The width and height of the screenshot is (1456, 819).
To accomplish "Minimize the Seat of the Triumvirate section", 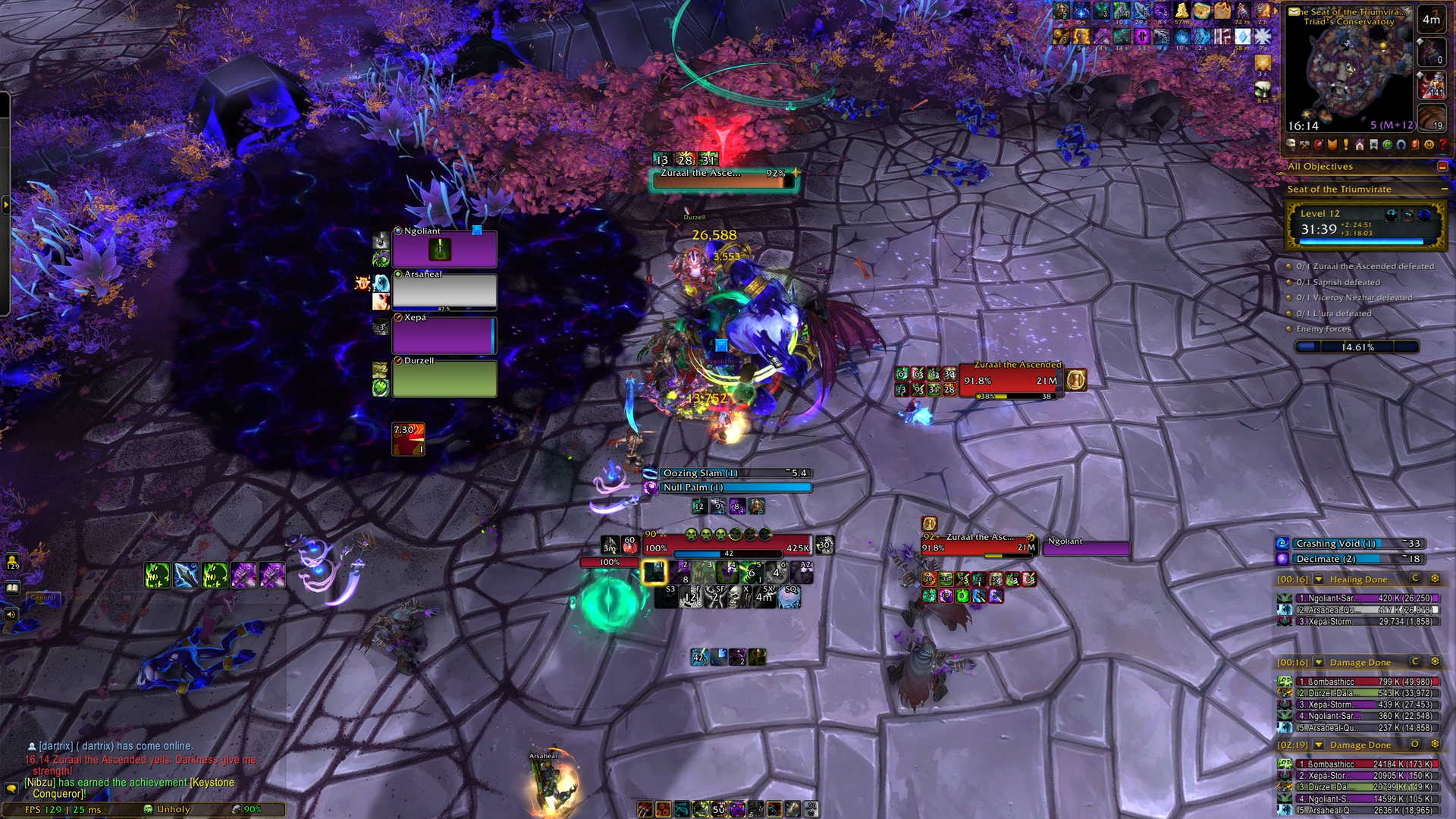I will [x=1444, y=189].
